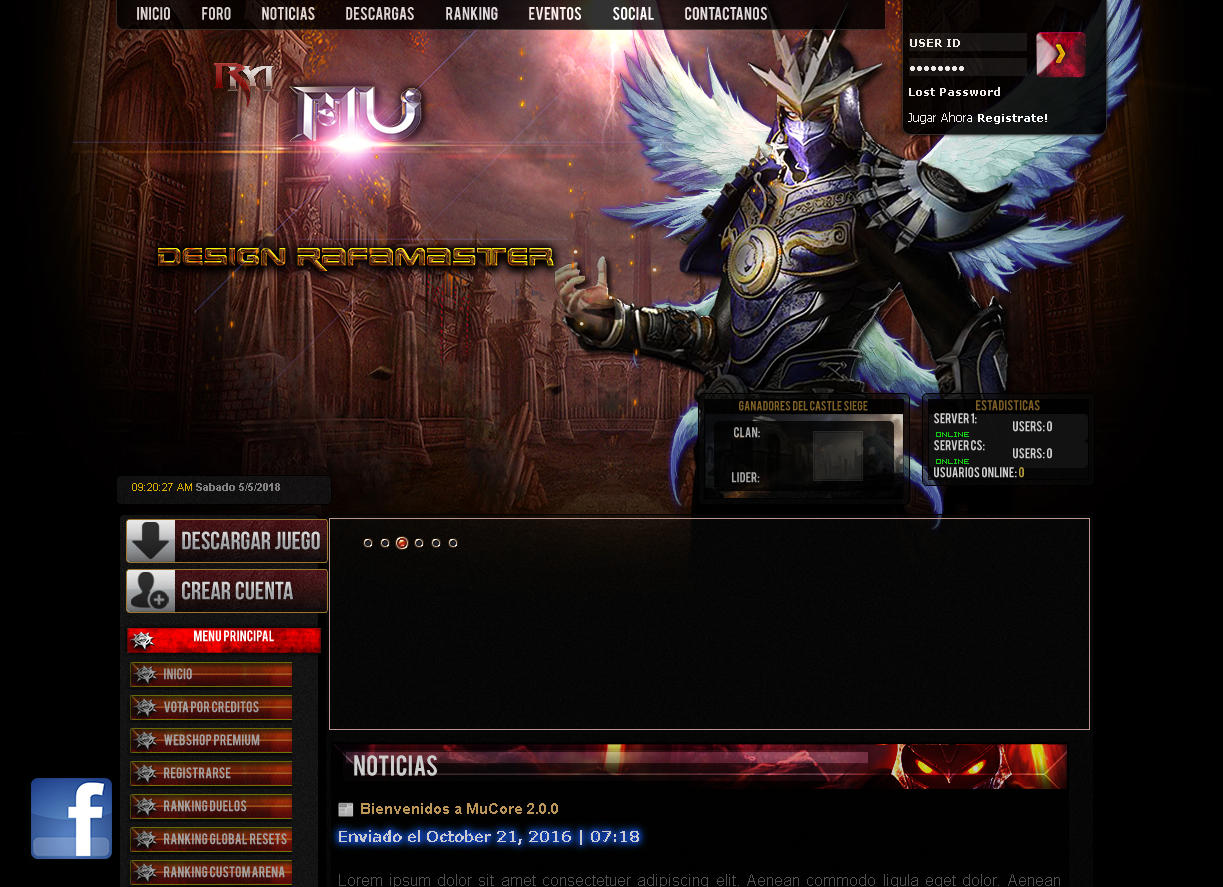
Task: Open the Social page
Action: tap(633, 14)
